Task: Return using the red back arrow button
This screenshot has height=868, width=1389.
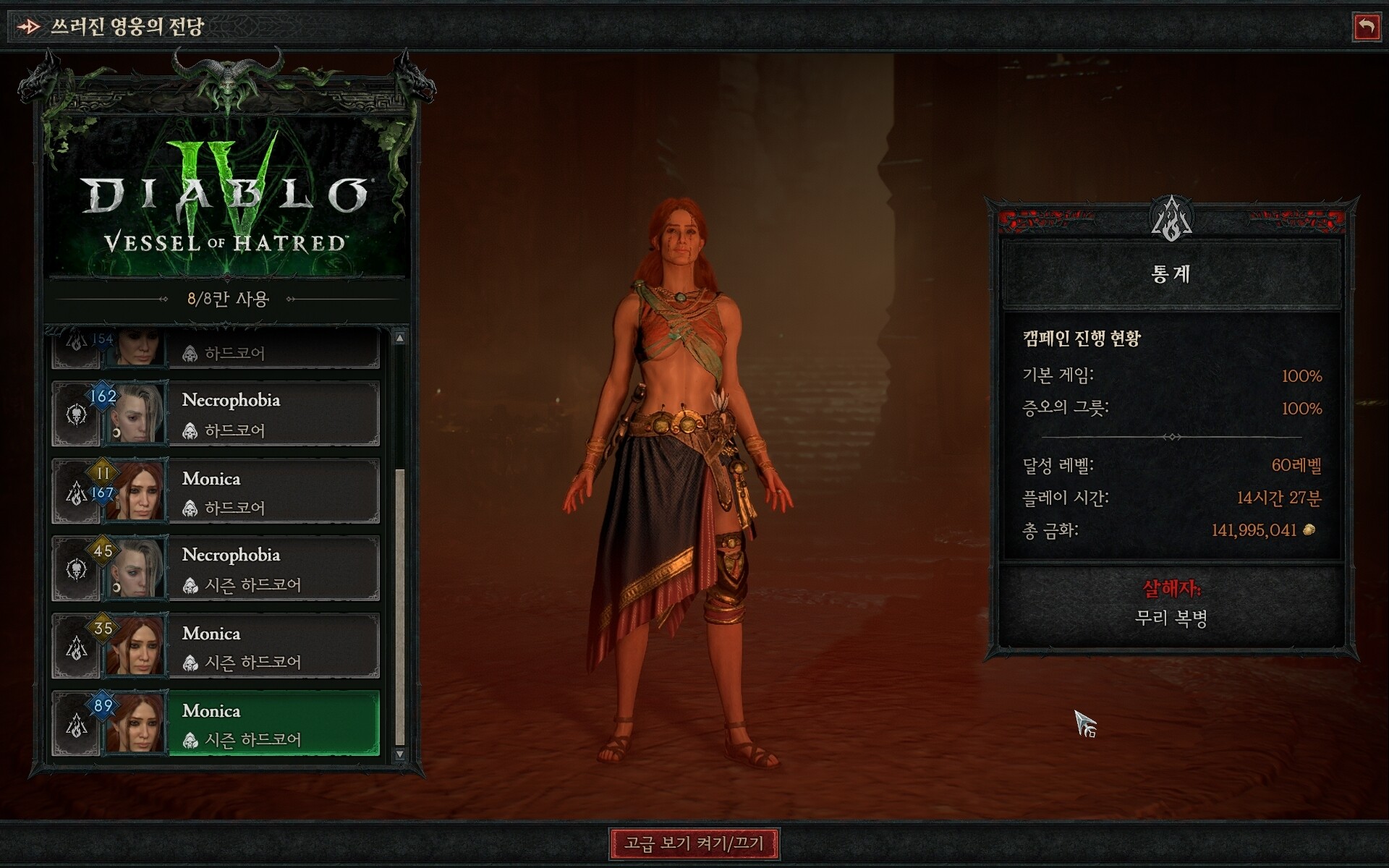Action: click(1366, 27)
